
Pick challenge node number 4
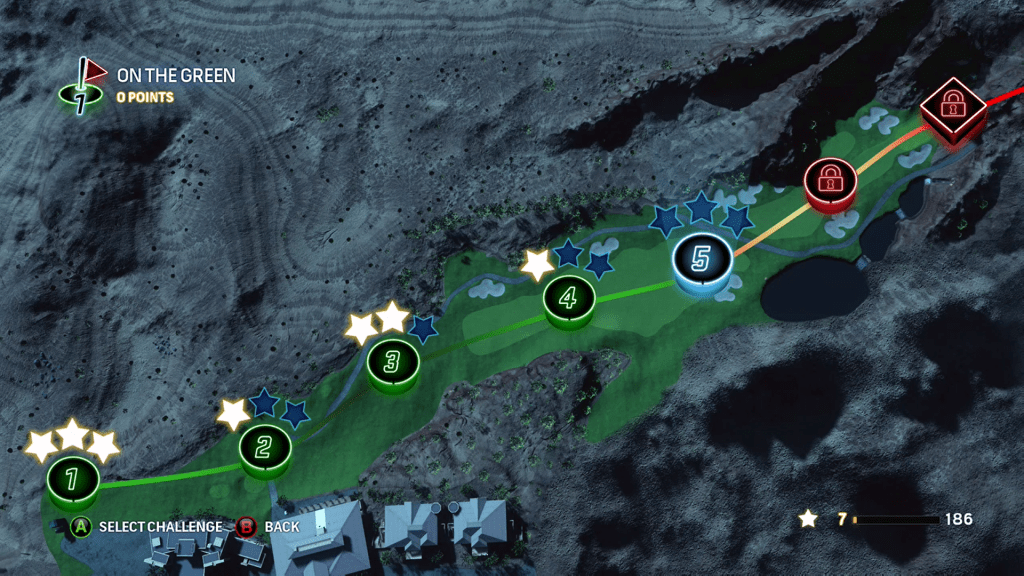coord(569,297)
